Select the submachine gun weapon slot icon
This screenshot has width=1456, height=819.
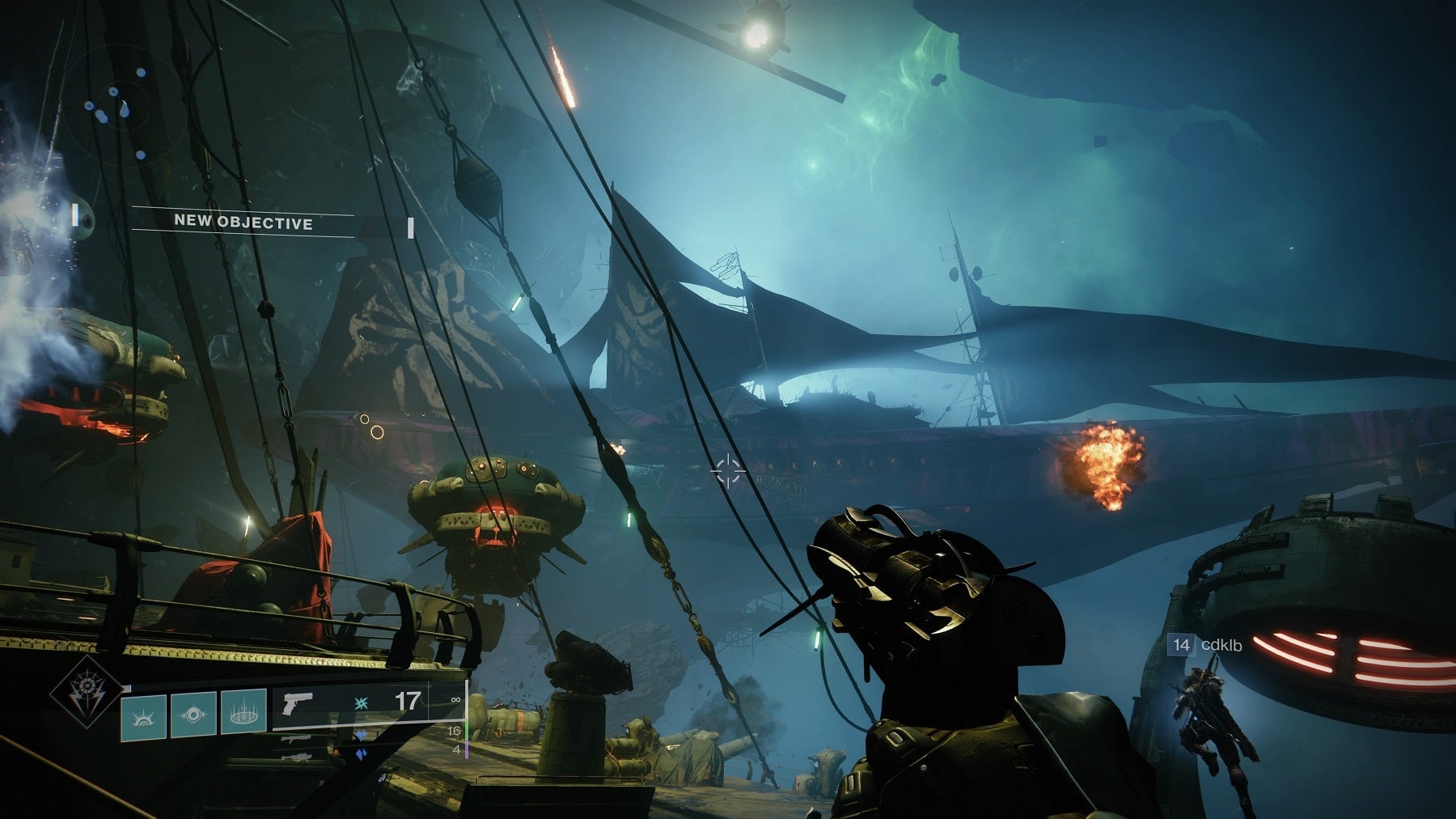(298, 738)
